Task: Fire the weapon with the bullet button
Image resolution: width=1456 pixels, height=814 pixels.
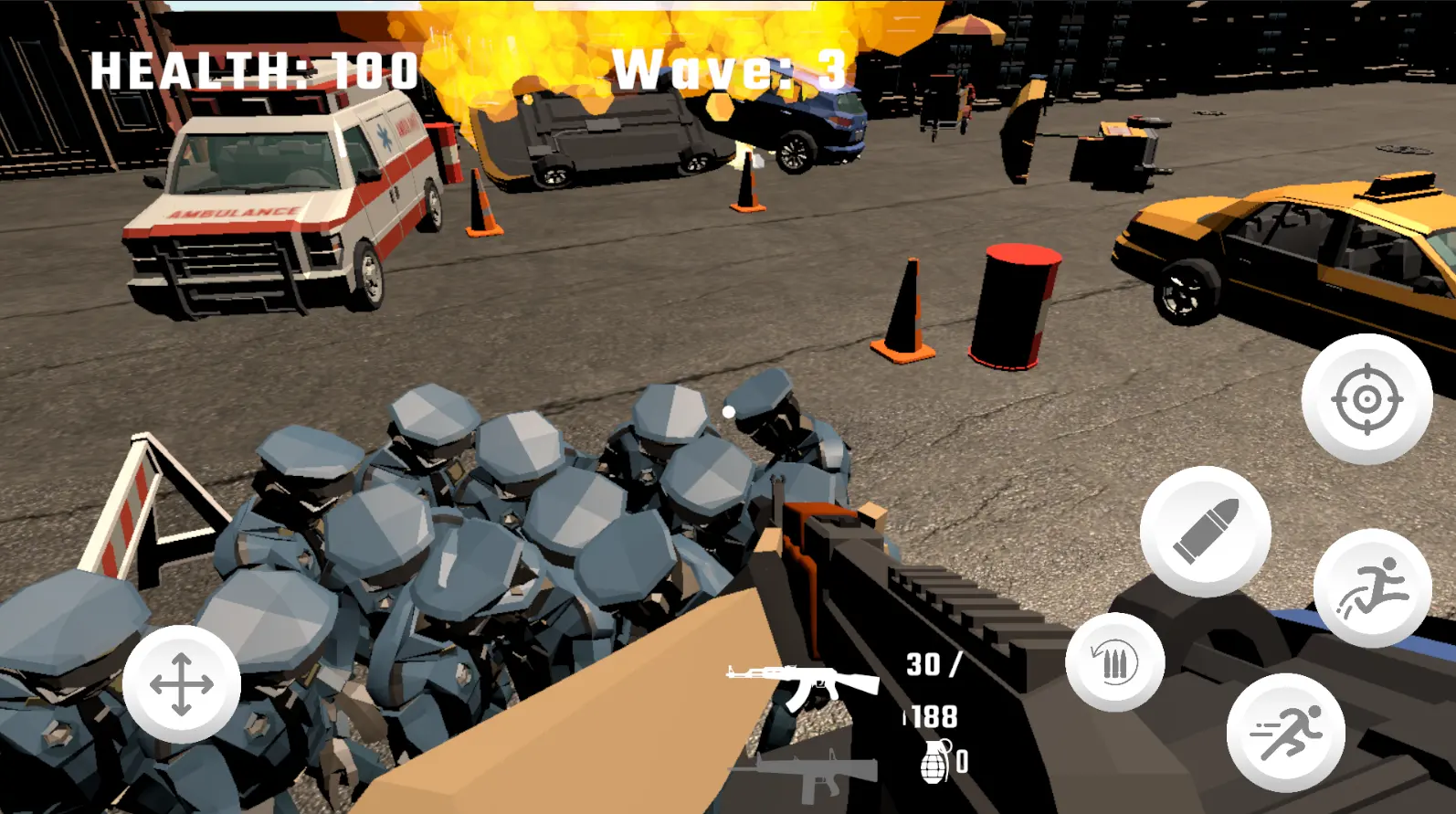Action: click(1205, 531)
